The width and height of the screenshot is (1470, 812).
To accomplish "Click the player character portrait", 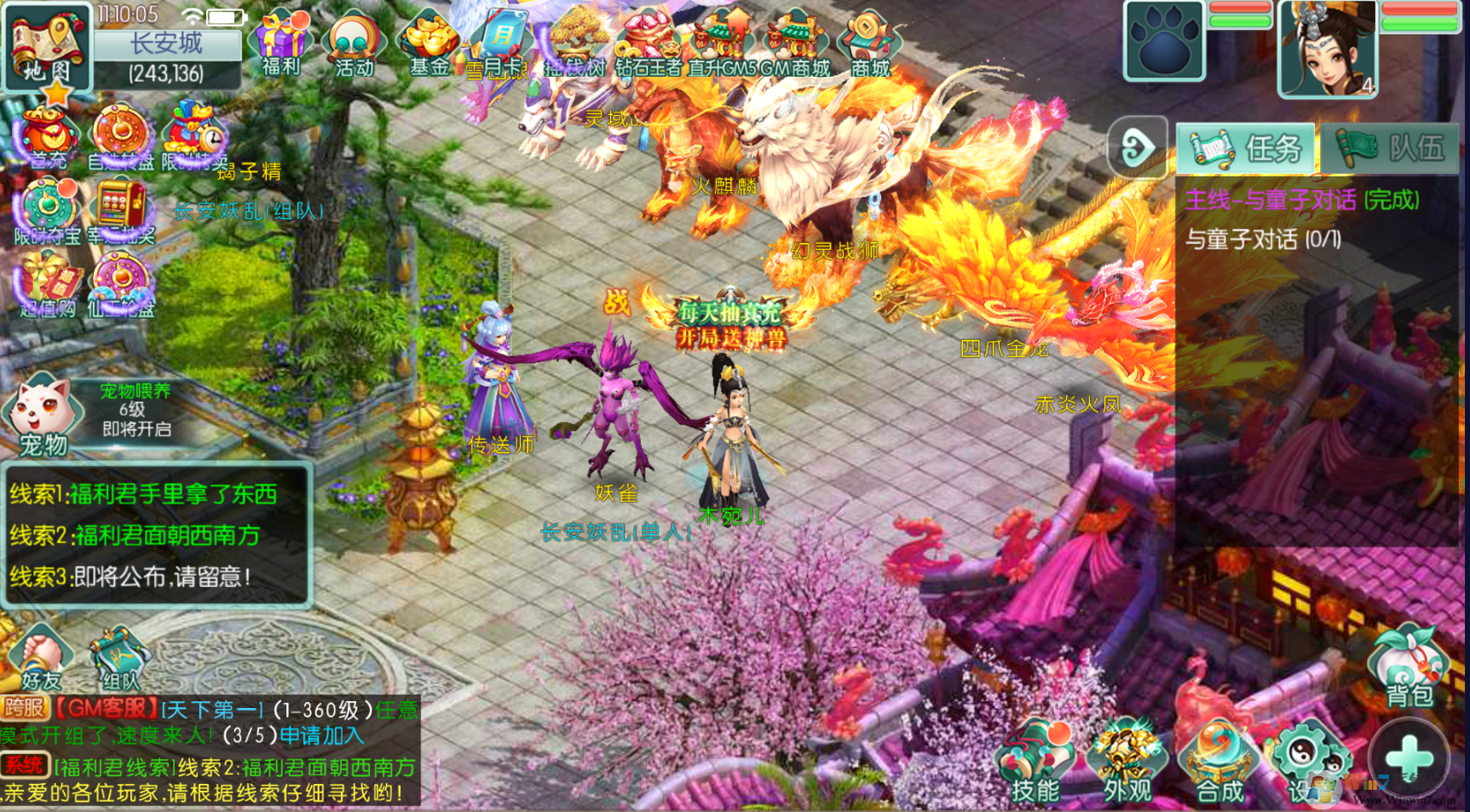I will 1327,49.
